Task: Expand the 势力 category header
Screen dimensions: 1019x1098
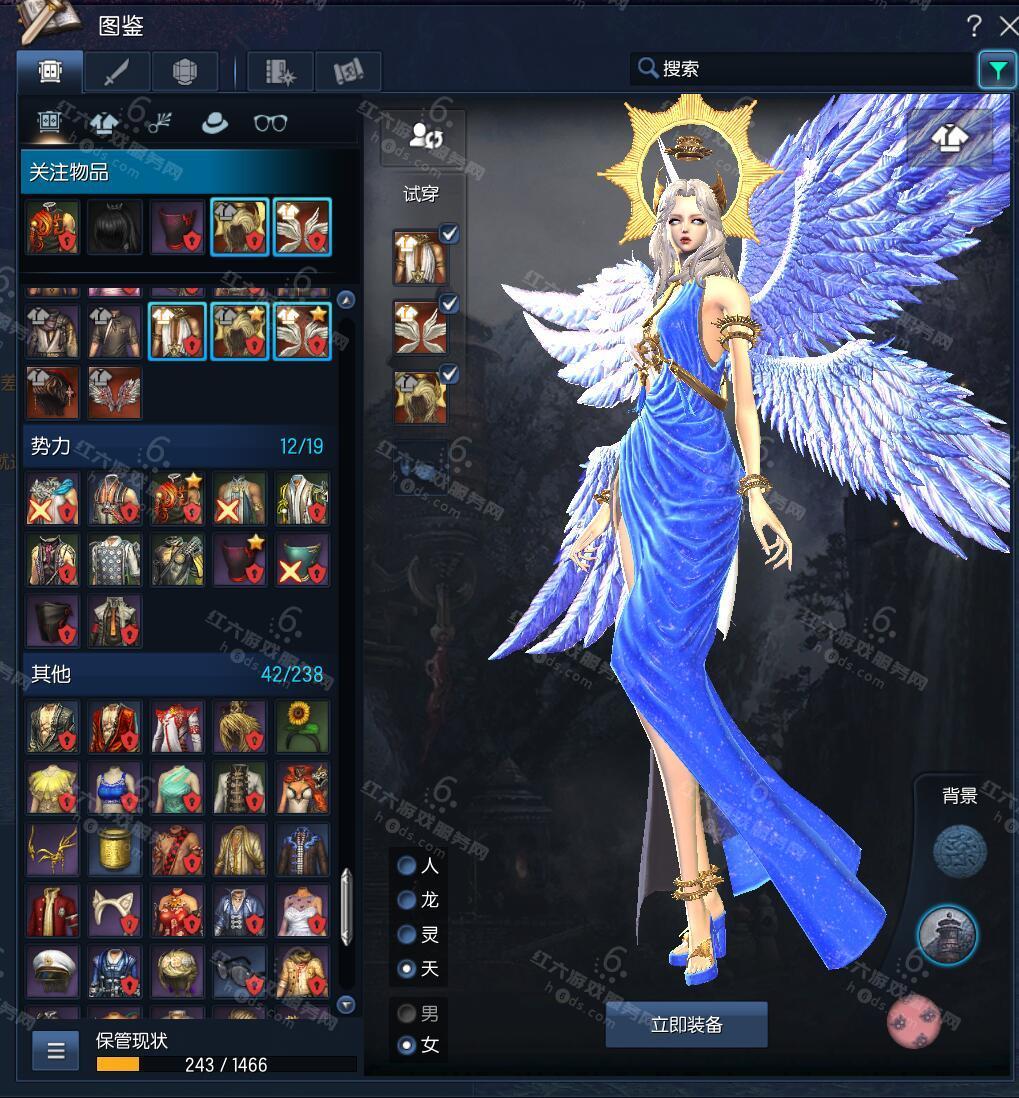Action: 177,446
